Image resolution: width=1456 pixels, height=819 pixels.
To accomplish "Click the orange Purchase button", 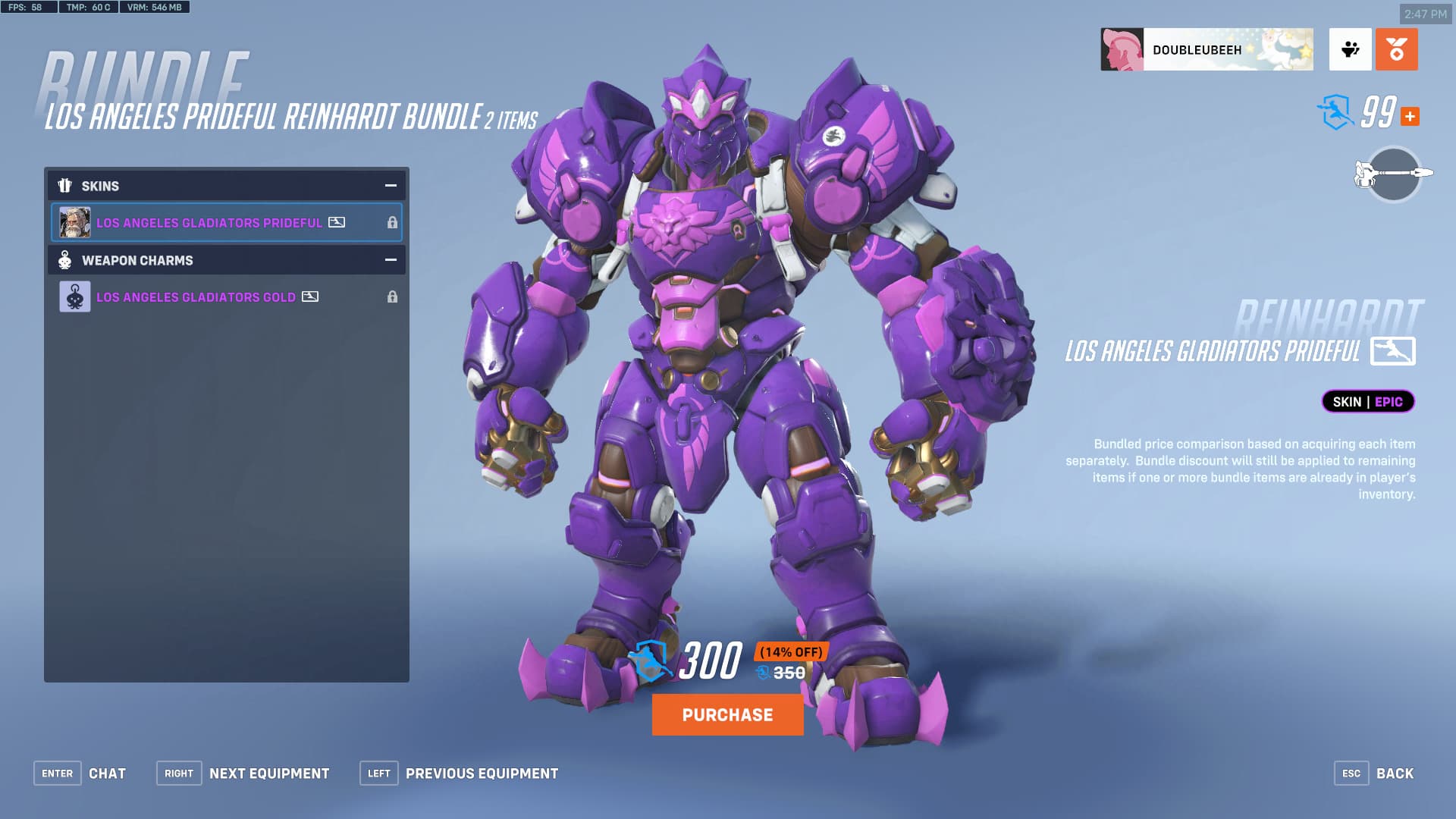I will (727, 714).
